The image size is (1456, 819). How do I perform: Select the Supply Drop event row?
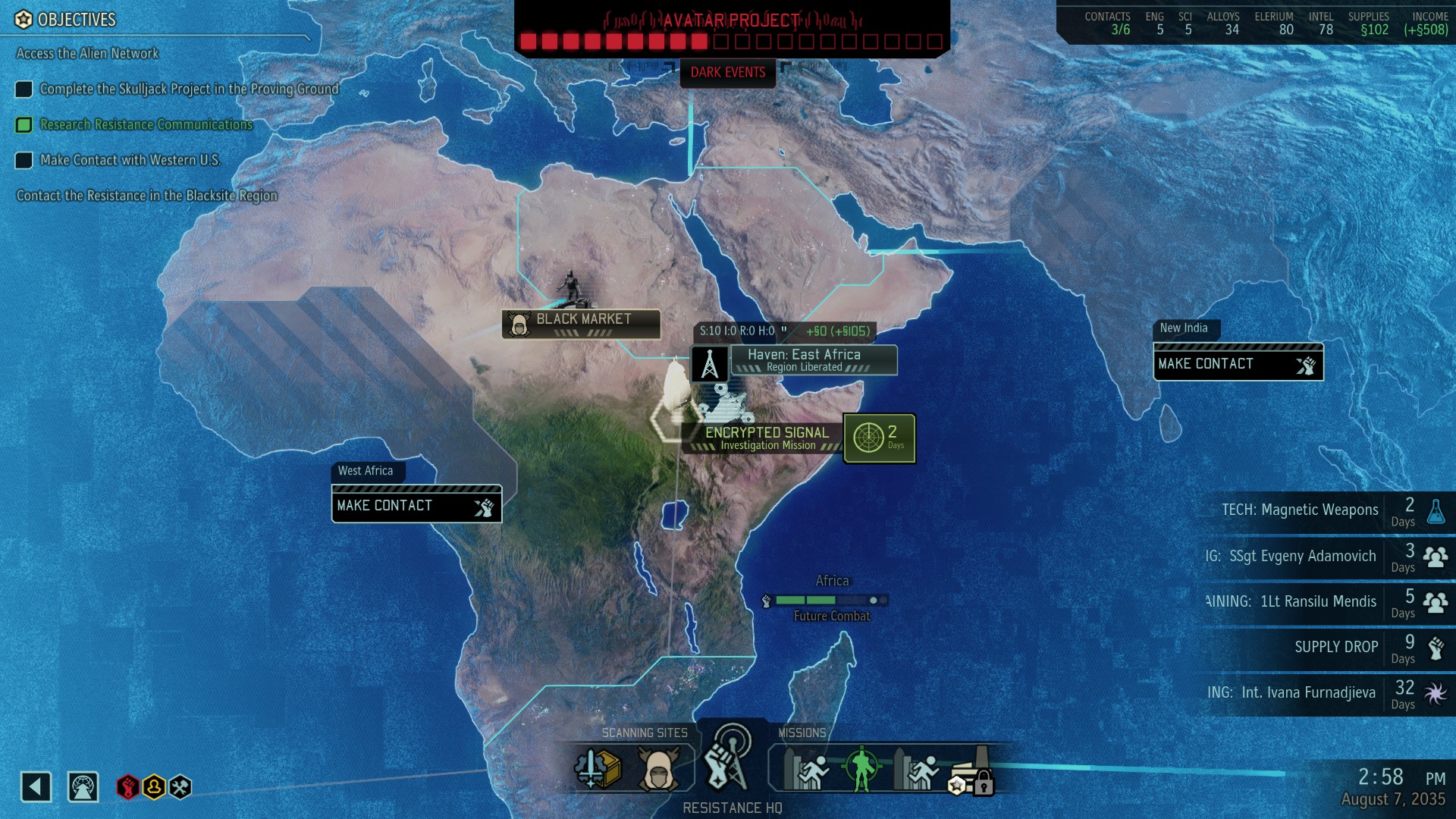tap(1335, 647)
